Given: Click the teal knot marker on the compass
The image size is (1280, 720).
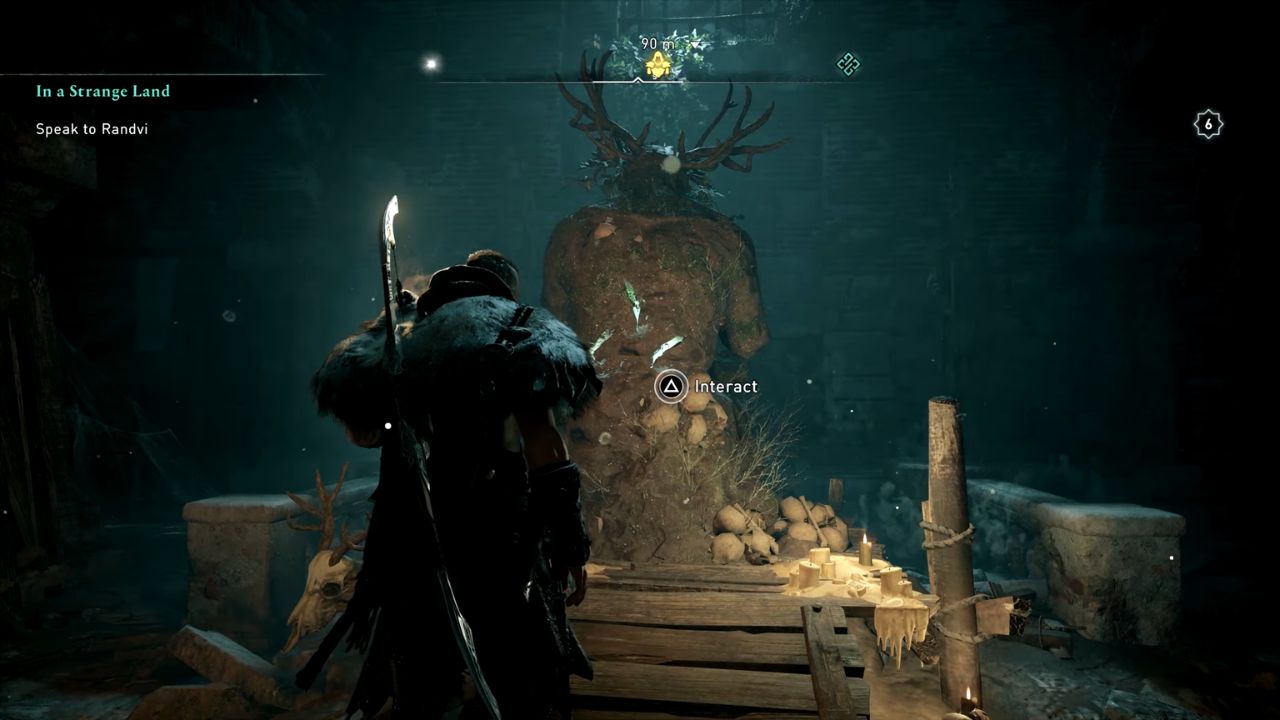Looking at the screenshot, I should [x=848, y=65].
